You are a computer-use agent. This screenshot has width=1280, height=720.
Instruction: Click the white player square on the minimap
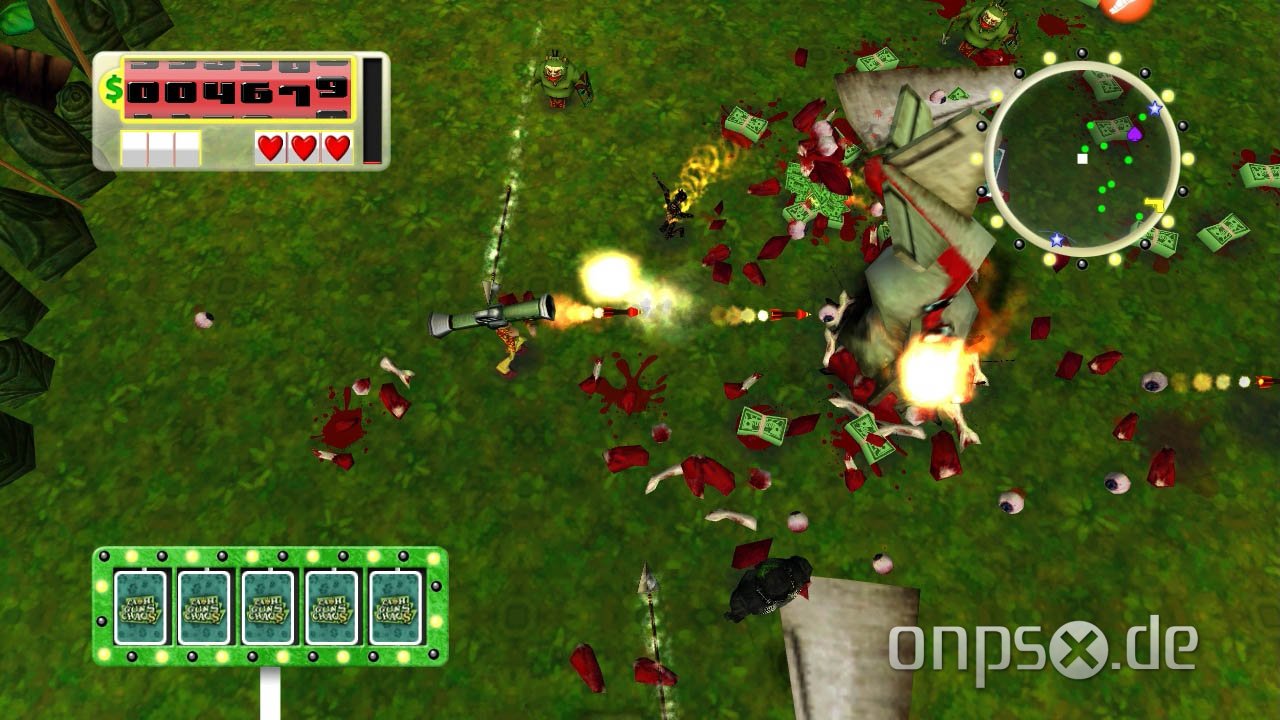pyautogui.click(x=1082, y=159)
